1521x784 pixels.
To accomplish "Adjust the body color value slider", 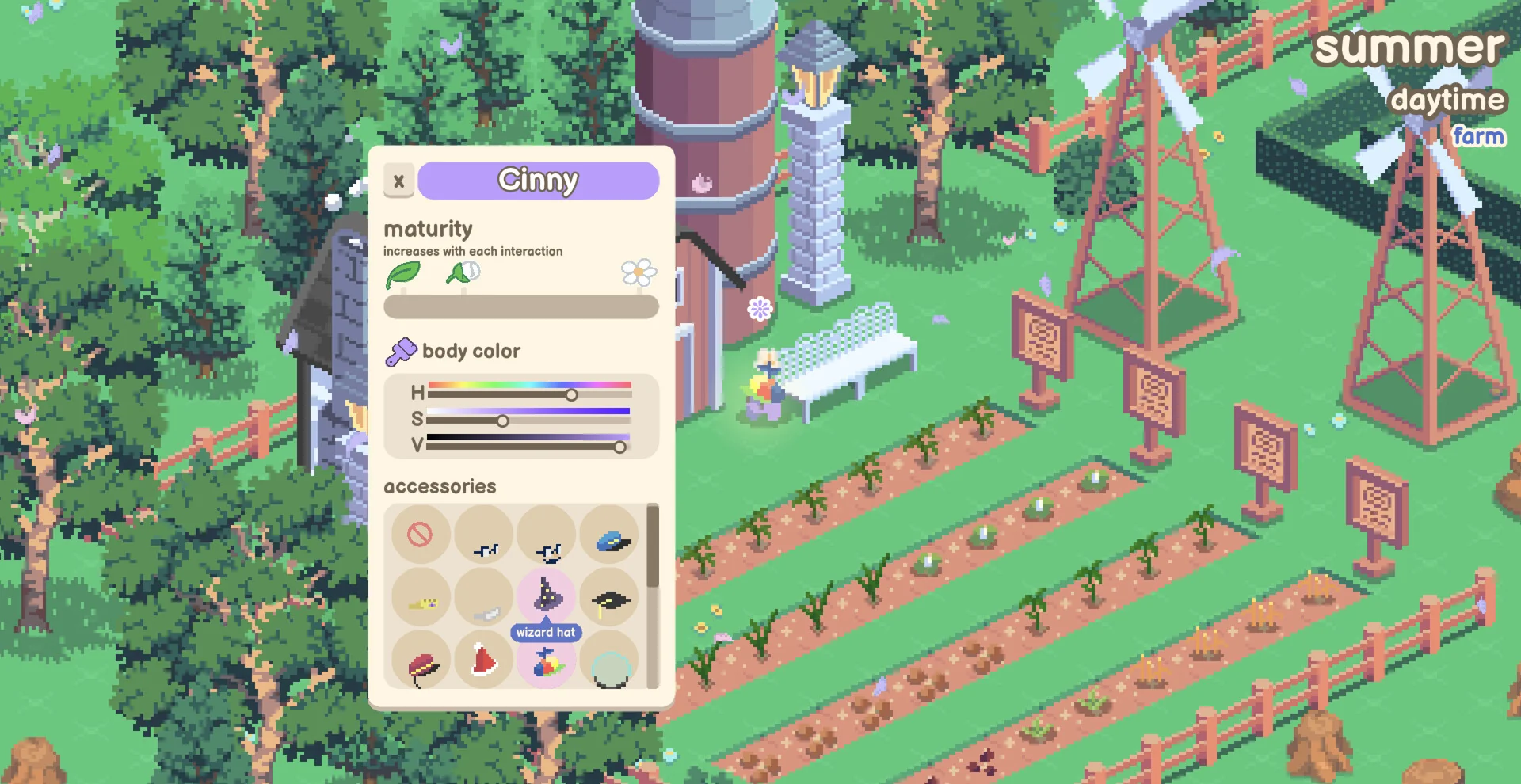I will 619,447.
